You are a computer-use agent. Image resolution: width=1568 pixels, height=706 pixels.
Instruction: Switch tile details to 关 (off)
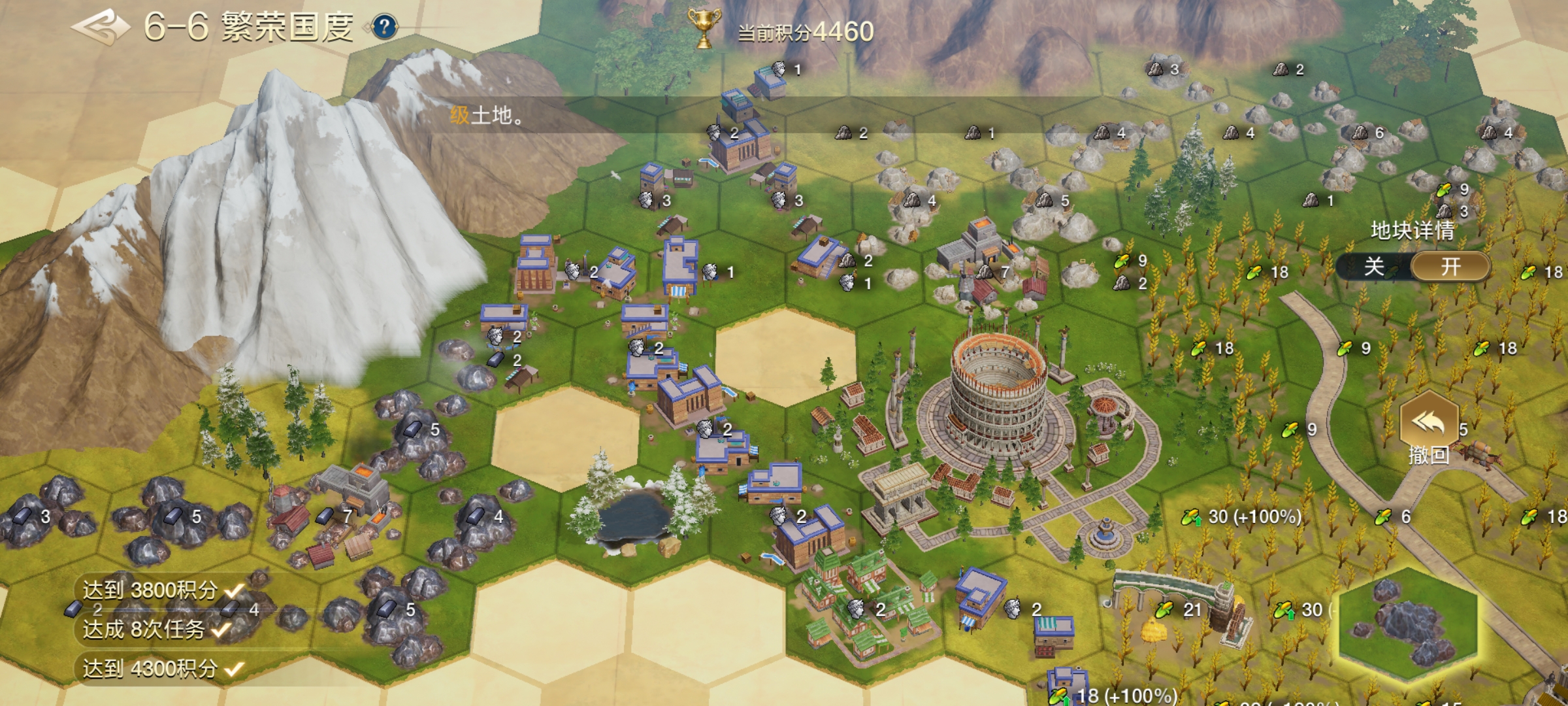coord(1374,267)
